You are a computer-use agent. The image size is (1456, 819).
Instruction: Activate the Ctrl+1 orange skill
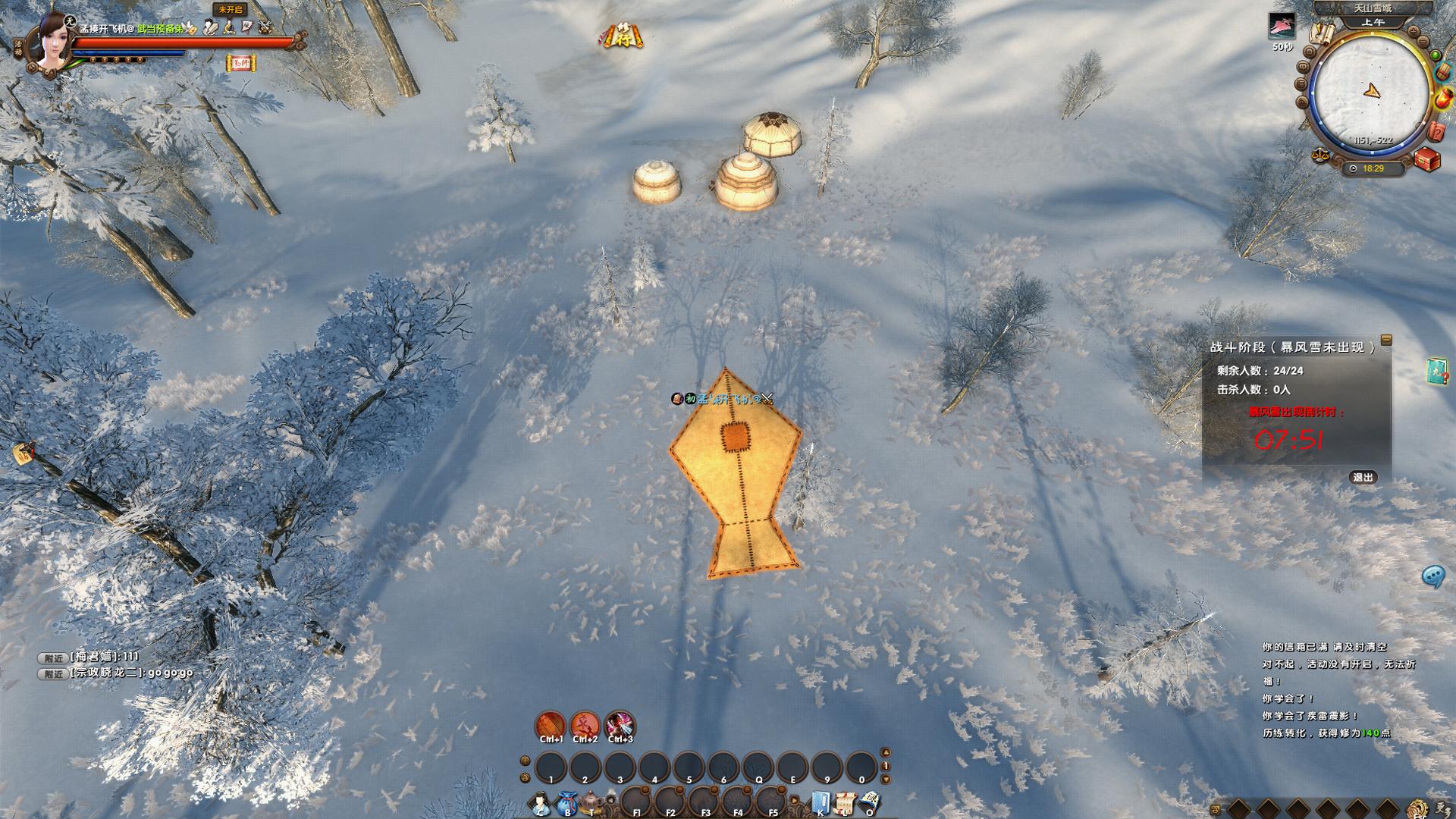(x=551, y=726)
